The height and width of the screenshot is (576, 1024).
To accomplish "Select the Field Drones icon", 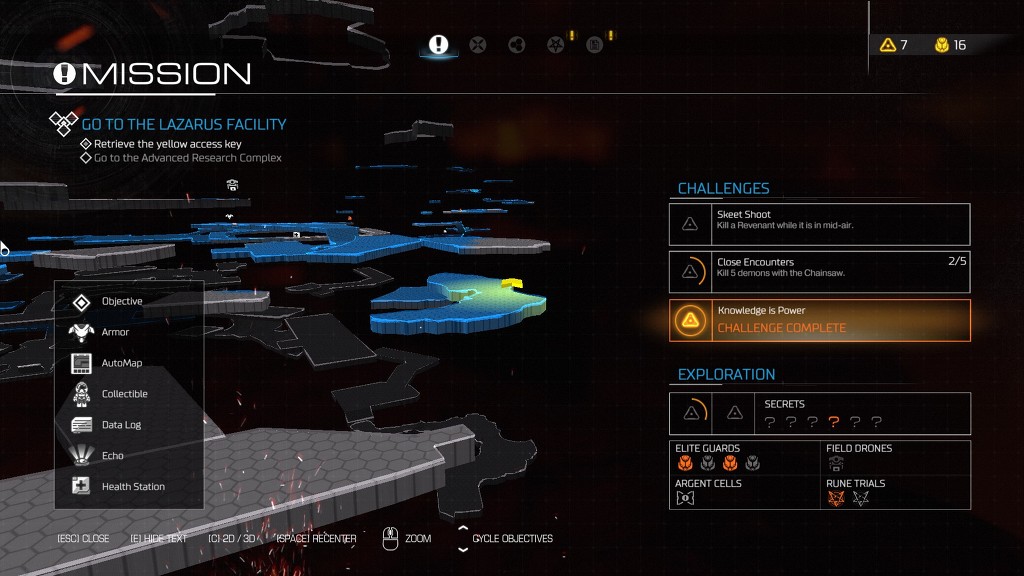I will click(835, 463).
